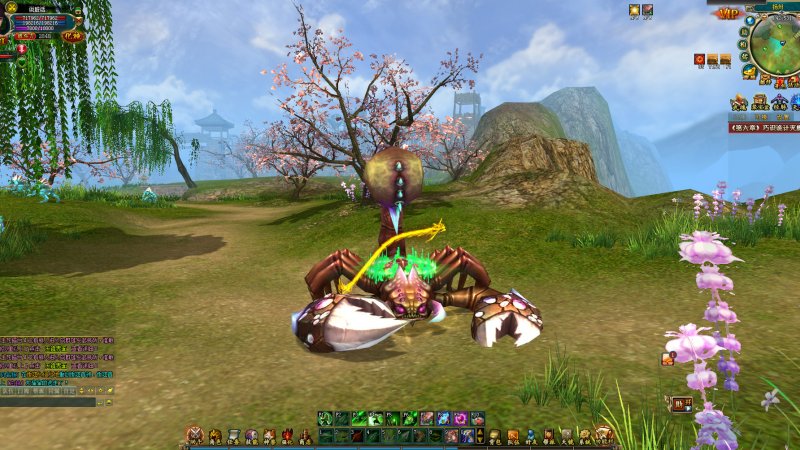
Task: Open the treasure chest icon under minimap
Action: click(x=760, y=101)
